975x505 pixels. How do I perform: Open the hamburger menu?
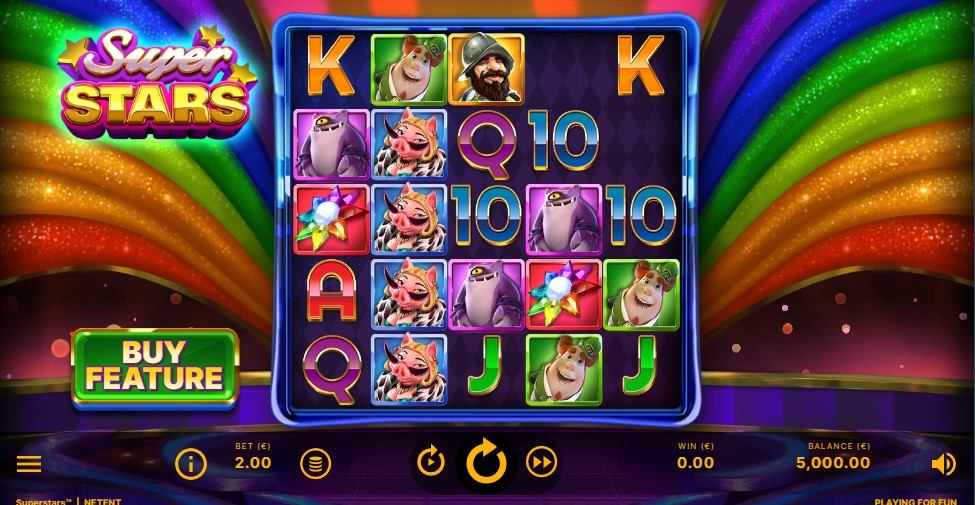[29, 463]
